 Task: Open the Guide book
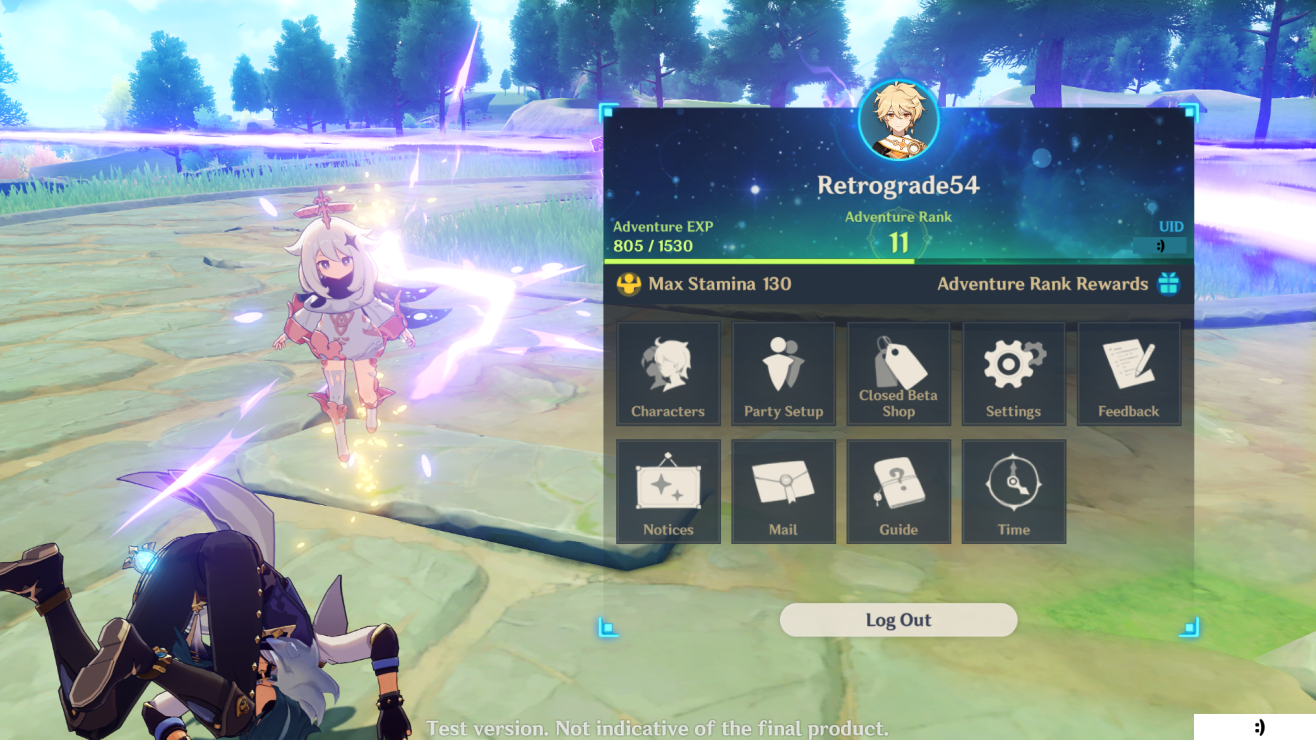click(x=898, y=492)
